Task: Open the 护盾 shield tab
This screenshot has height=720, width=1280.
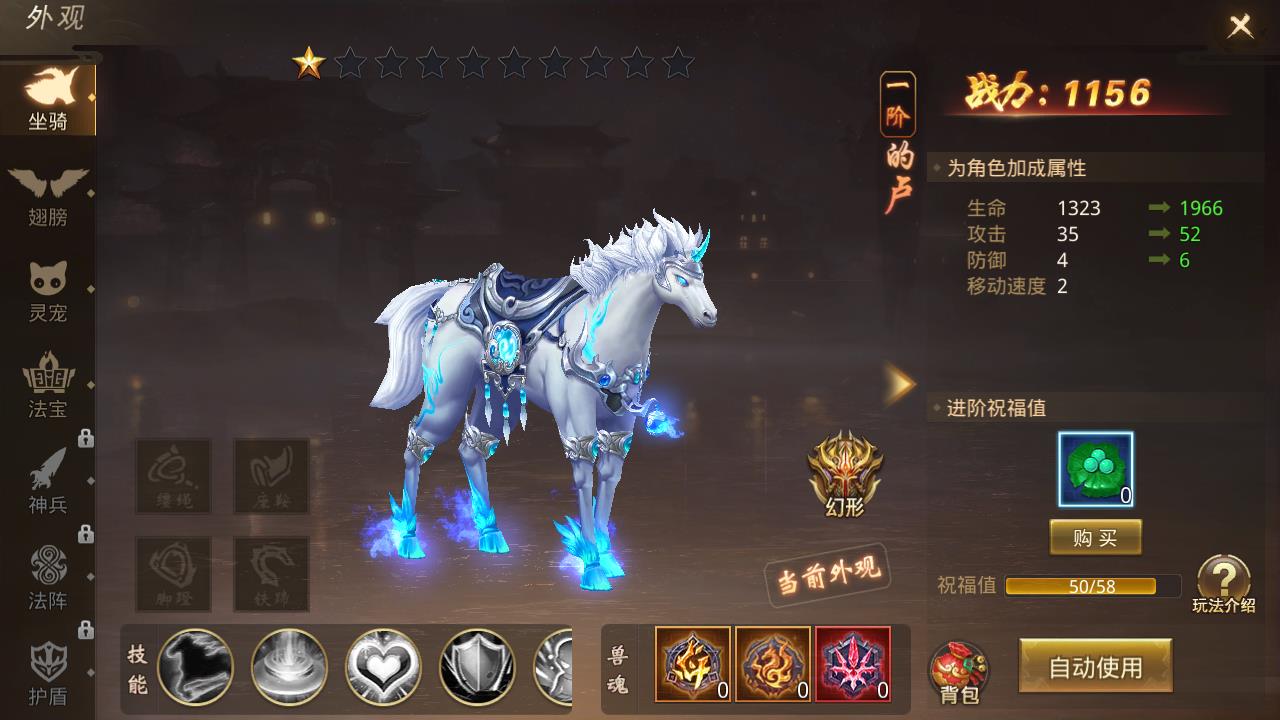Action: (48, 673)
